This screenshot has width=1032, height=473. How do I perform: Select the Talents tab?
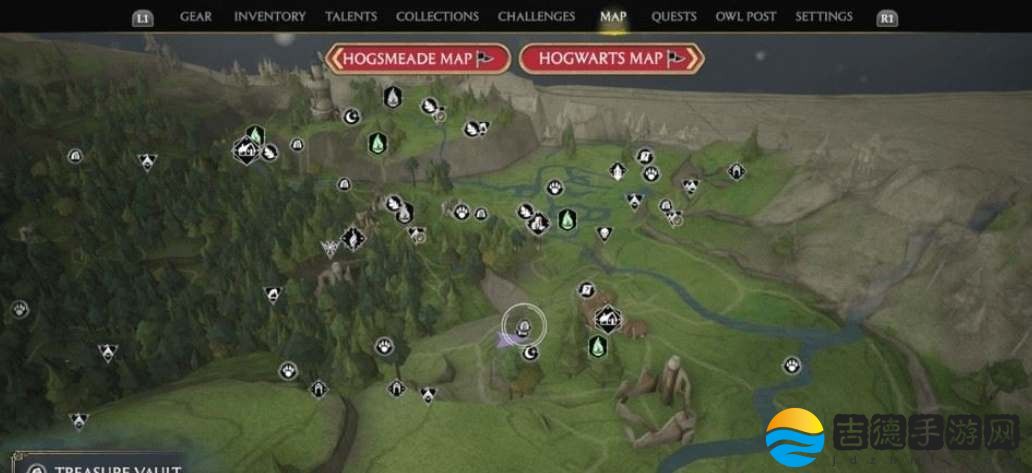351,17
